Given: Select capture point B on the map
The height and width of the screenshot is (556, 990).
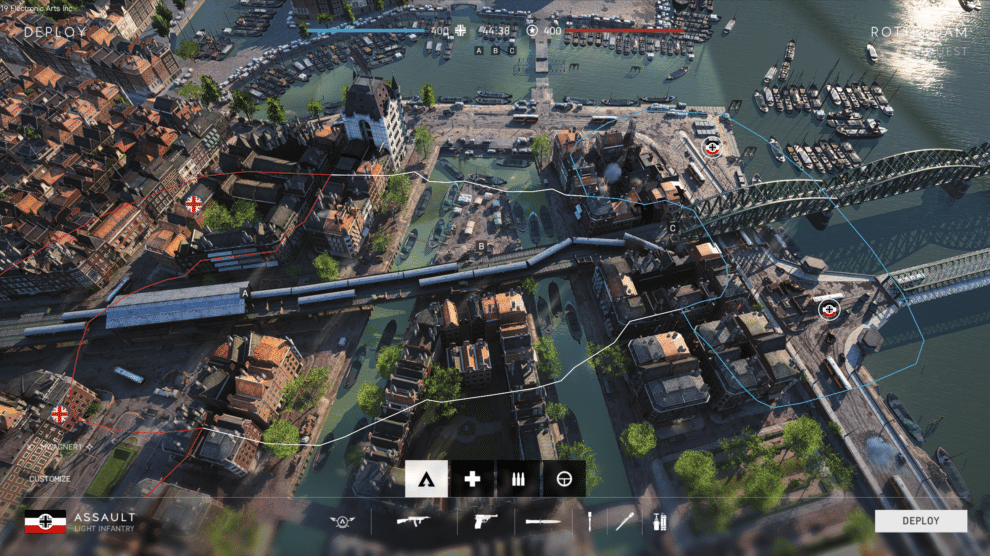Looking at the screenshot, I should tap(481, 246).
